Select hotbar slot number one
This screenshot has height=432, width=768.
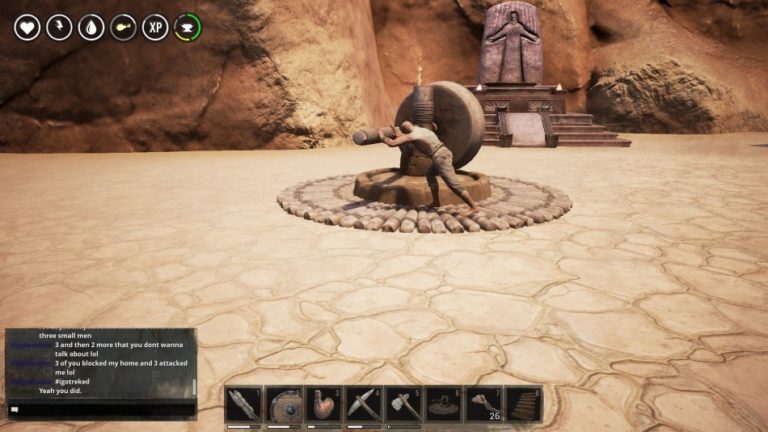pyautogui.click(x=244, y=404)
